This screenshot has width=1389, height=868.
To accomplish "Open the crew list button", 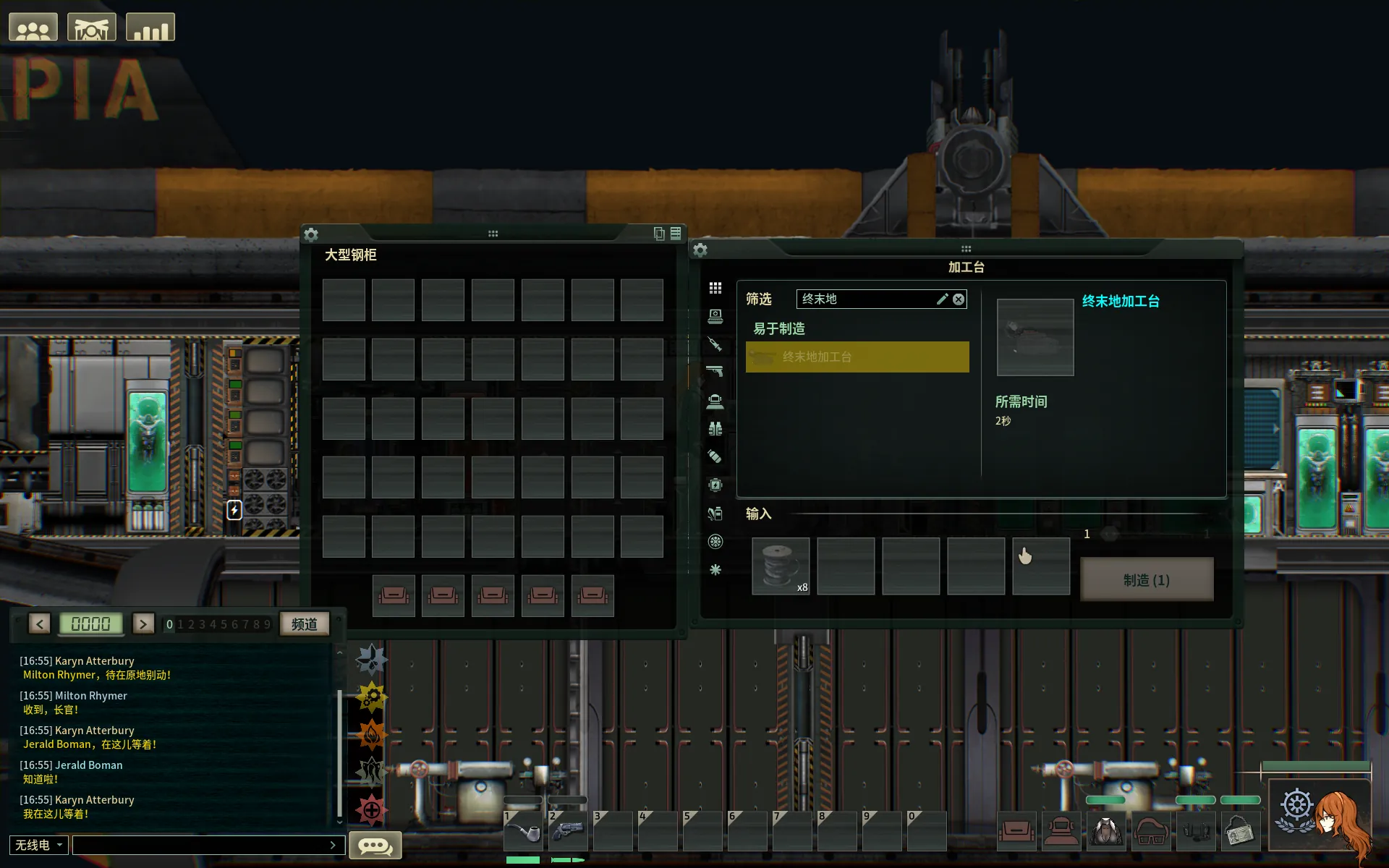I will [33, 28].
